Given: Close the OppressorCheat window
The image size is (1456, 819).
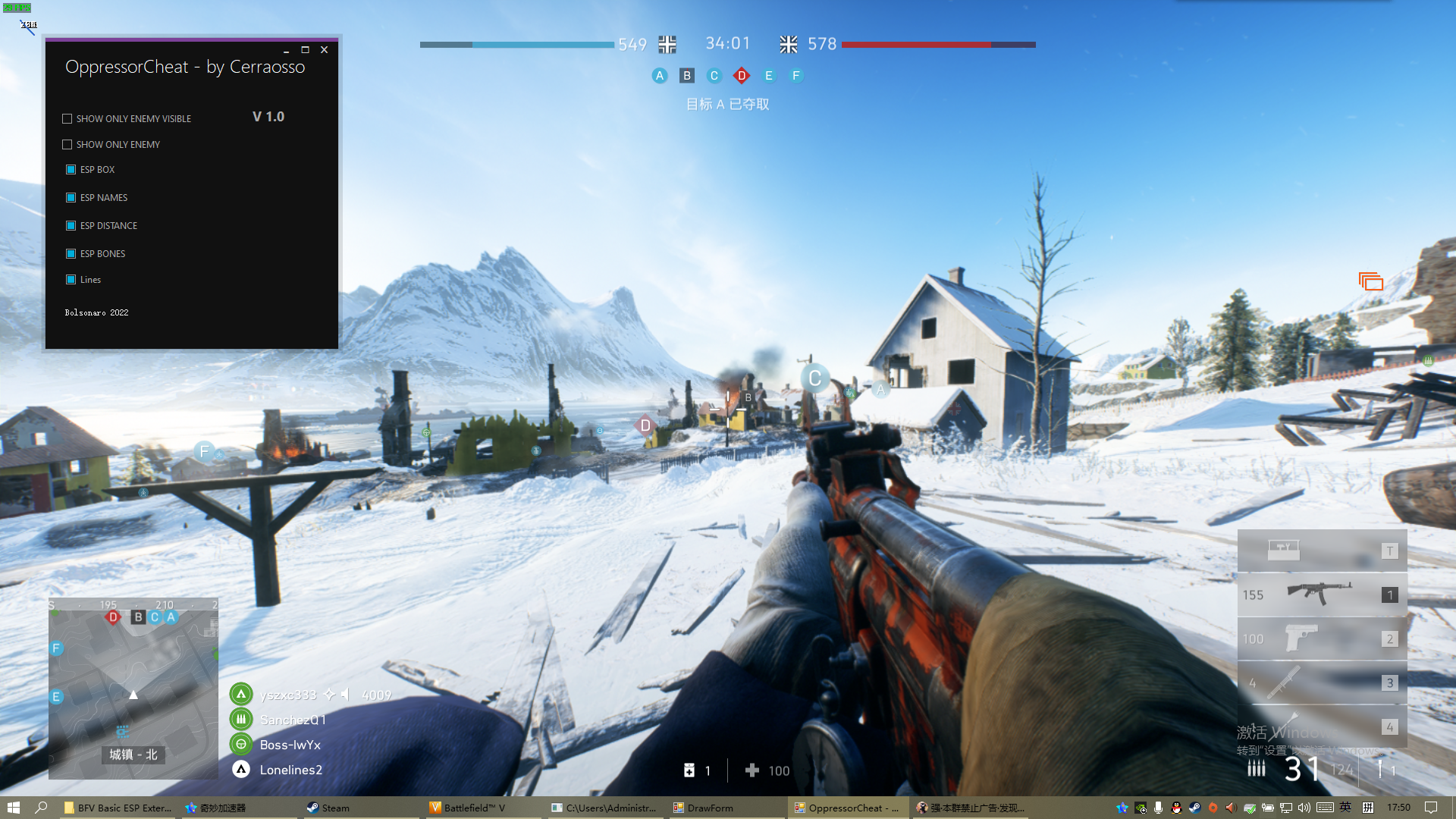Looking at the screenshot, I should pos(324,50).
